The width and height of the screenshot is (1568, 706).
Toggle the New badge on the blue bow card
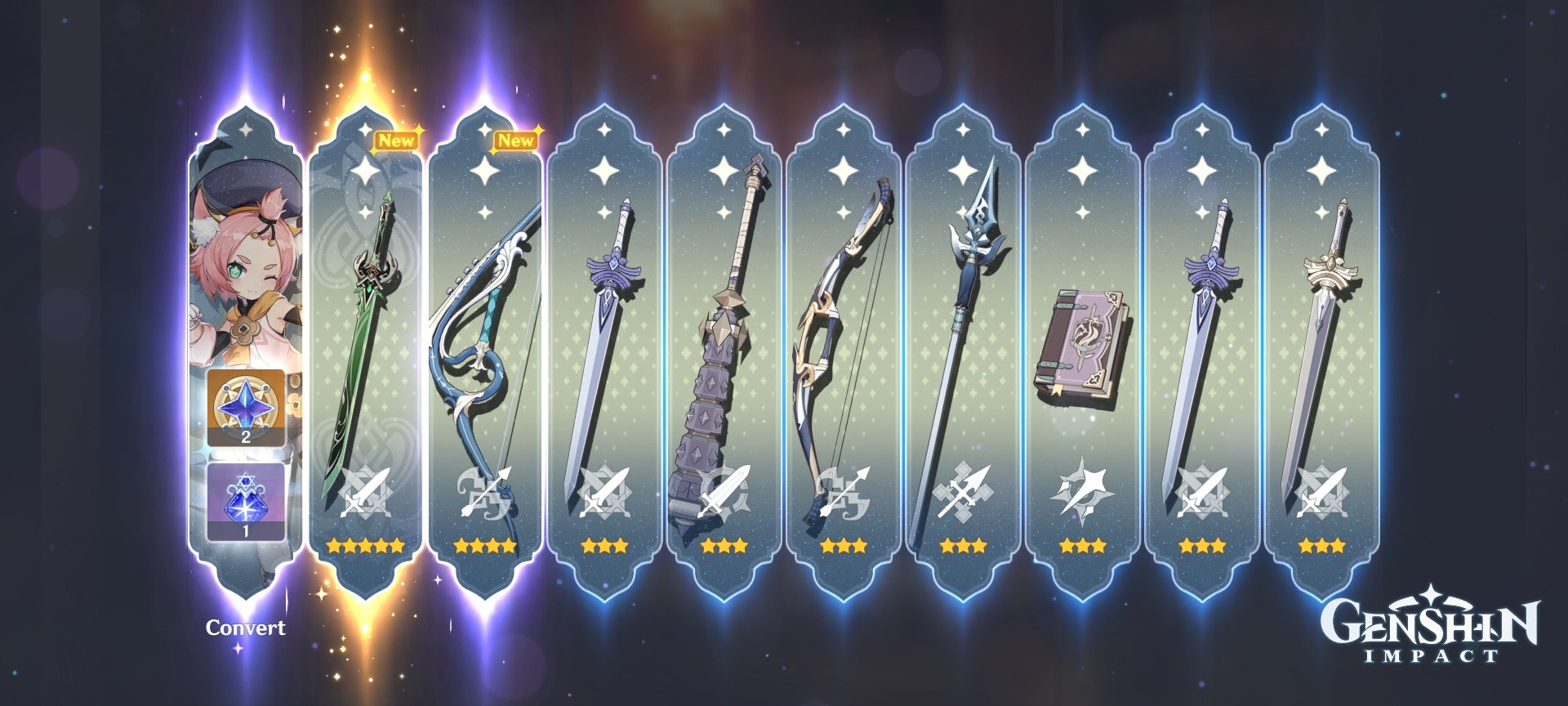point(517,139)
